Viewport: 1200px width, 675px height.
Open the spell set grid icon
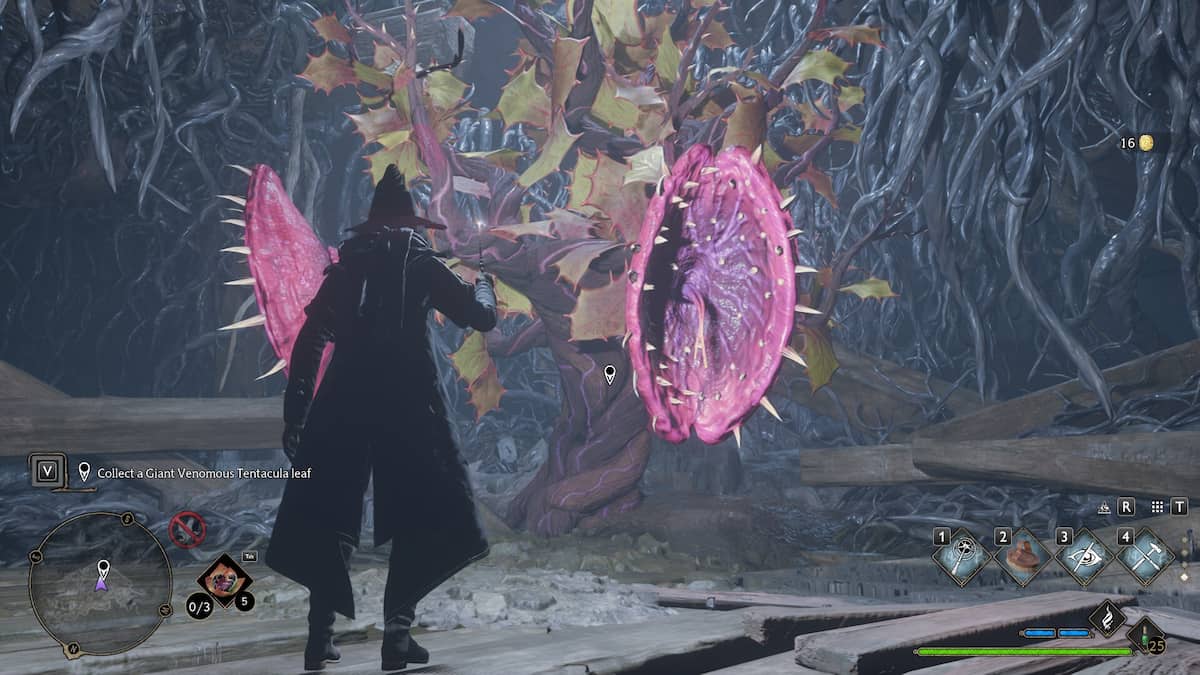pyautogui.click(x=1158, y=507)
